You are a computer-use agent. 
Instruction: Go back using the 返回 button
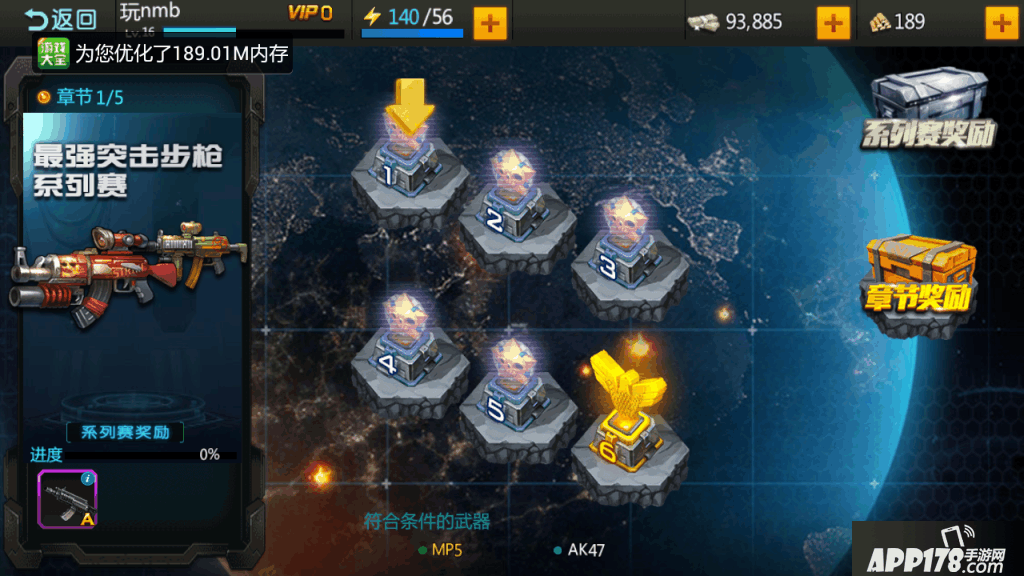point(60,19)
